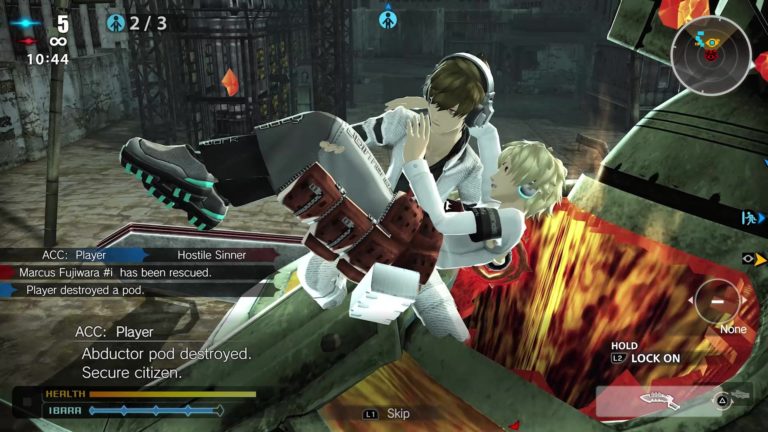Click the circular radar minimap
The width and height of the screenshot is (768, 432).
pyautogui.click(x=711, y=55)
